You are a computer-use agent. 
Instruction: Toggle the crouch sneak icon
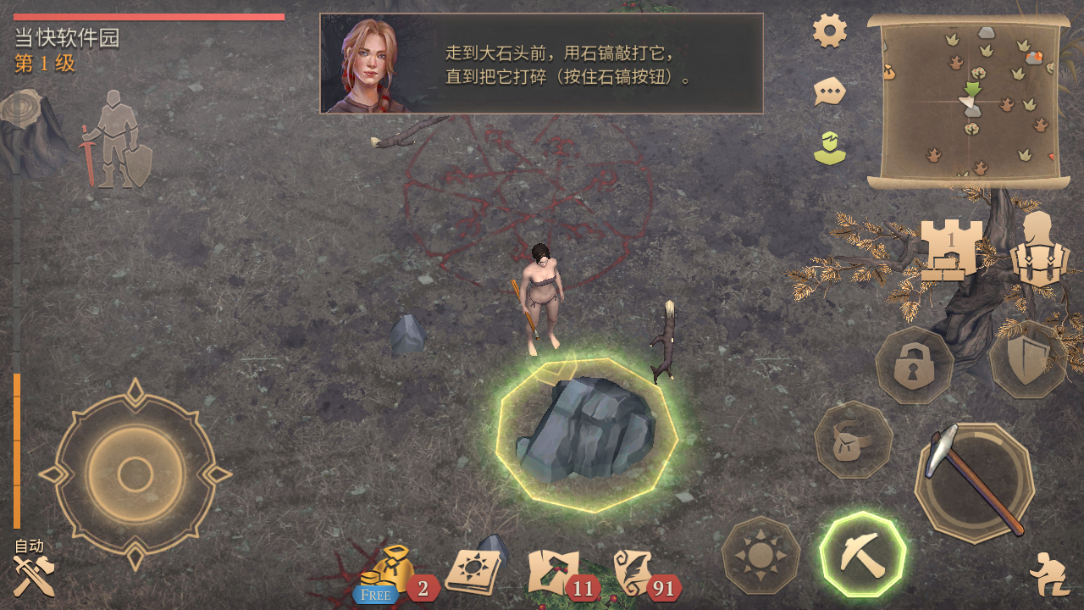(1048, 574)
